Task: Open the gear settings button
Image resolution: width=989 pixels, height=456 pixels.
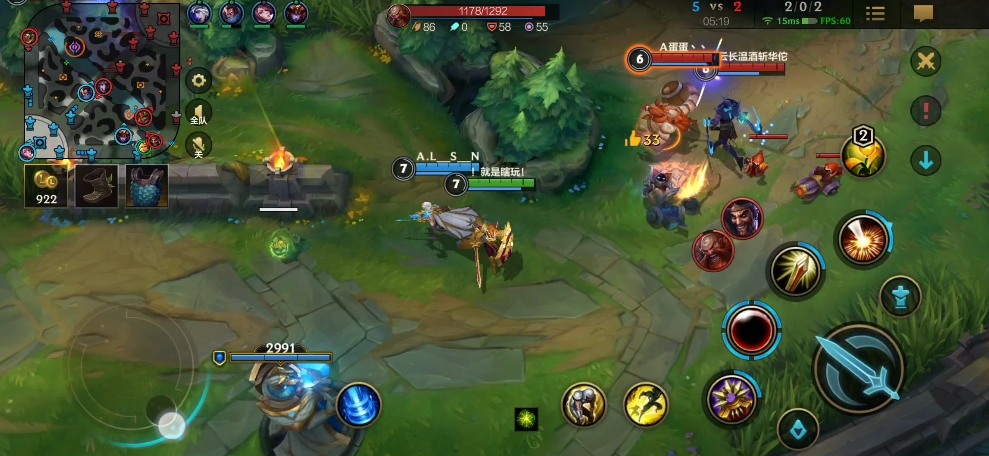Action: point(199,80)
